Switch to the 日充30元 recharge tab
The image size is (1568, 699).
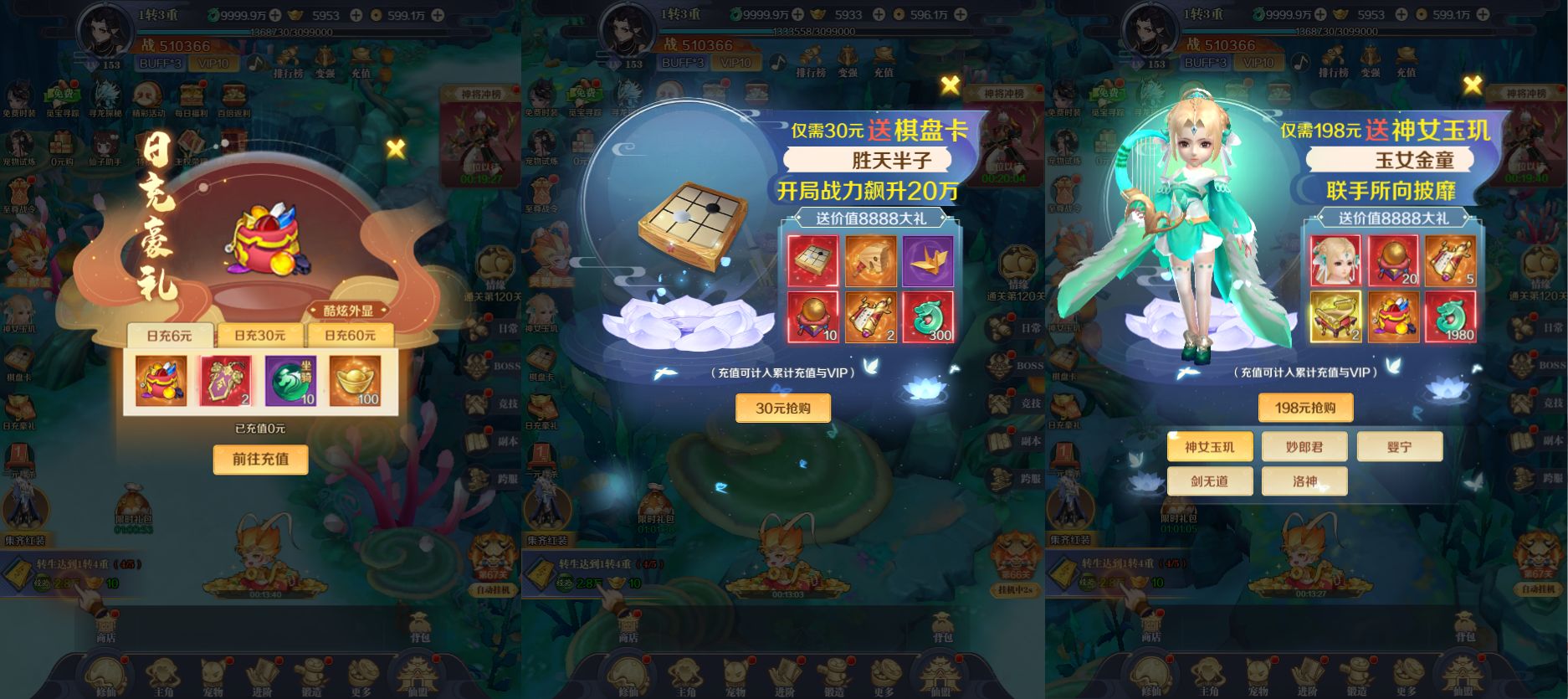pos(259,335)
